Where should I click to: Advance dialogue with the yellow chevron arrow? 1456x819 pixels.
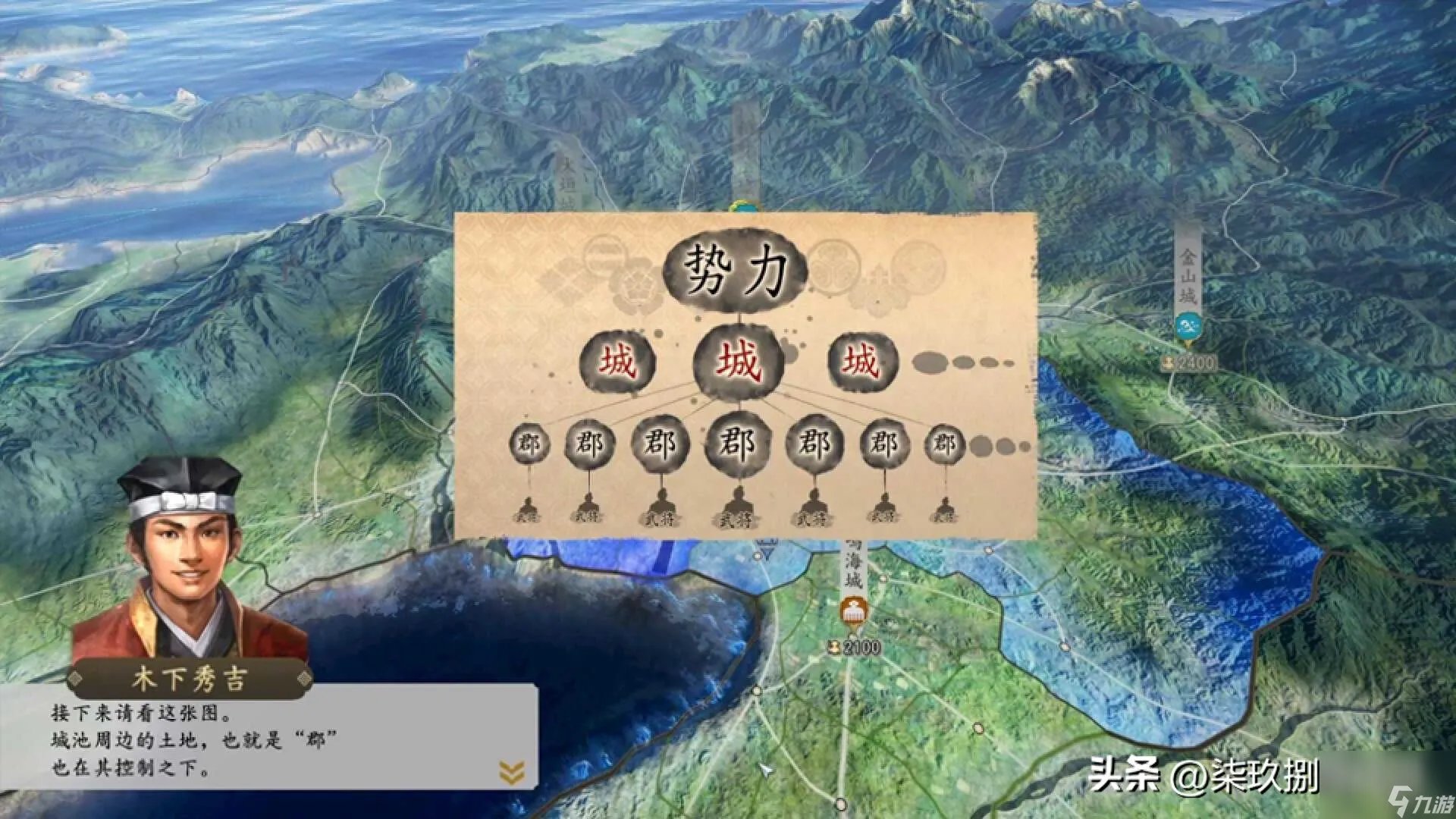tap(512, 773)
